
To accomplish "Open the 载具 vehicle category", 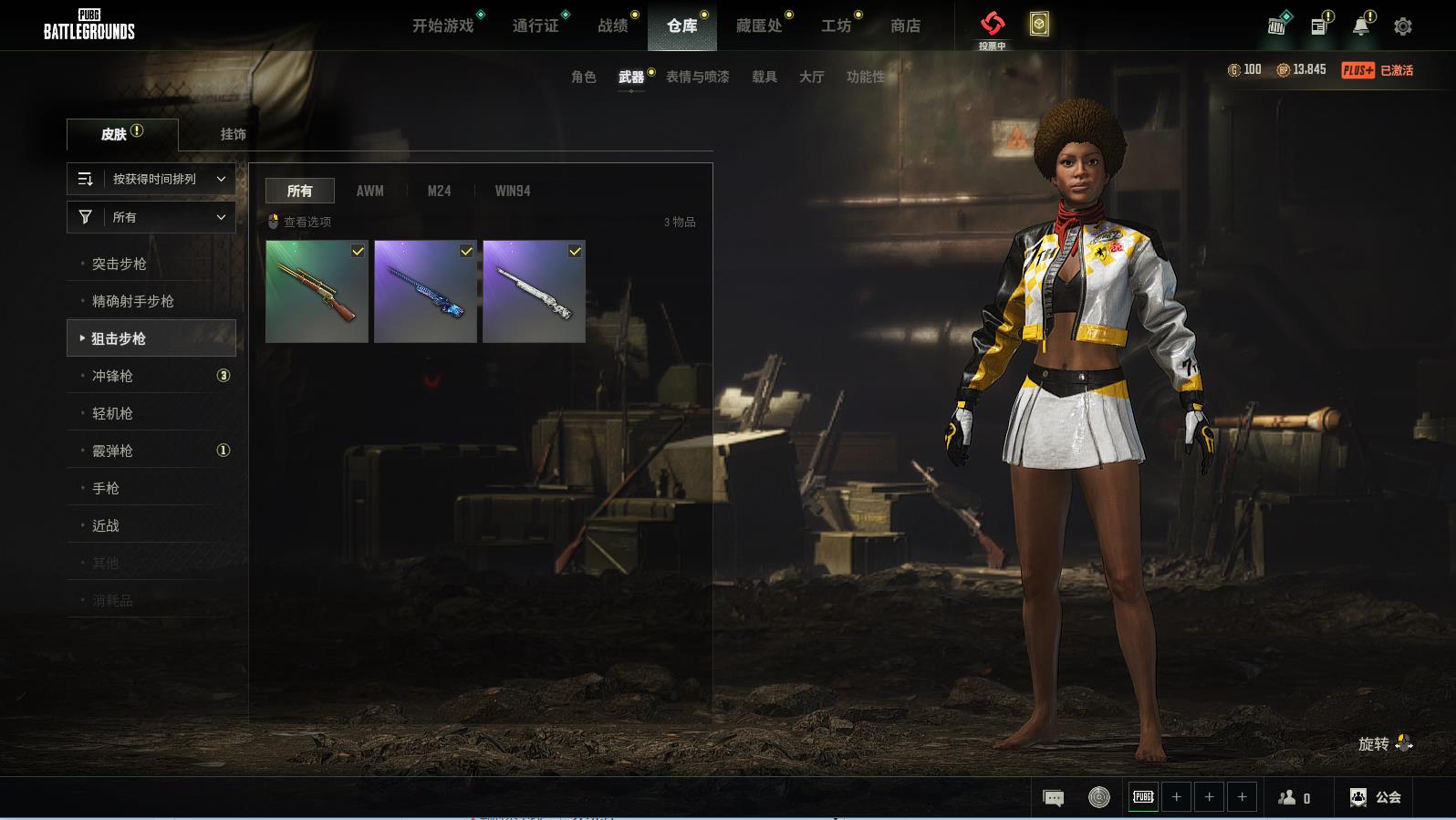I will [x=764, y=78].
